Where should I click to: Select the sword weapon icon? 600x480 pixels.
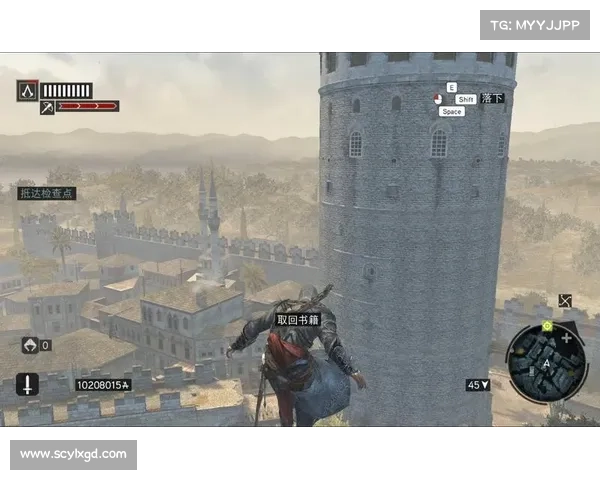[x=27, y=384]
